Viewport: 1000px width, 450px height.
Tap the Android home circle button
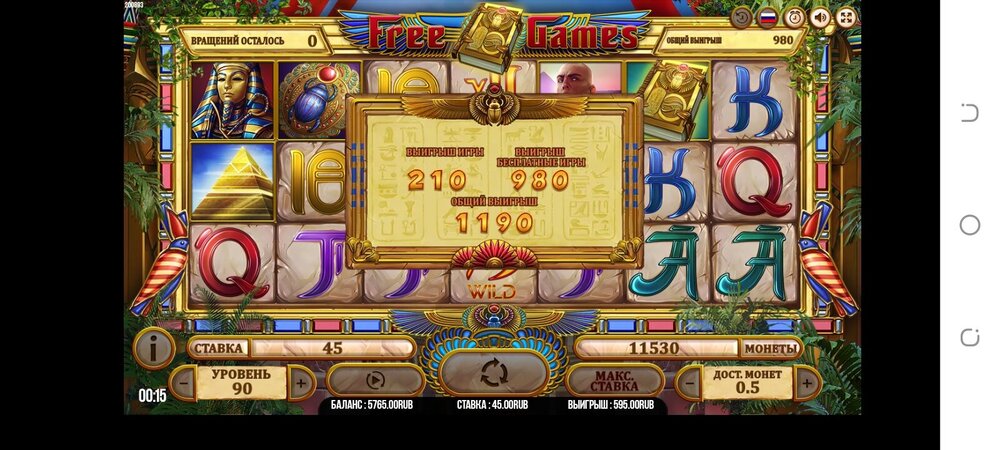tap(969, 225)
